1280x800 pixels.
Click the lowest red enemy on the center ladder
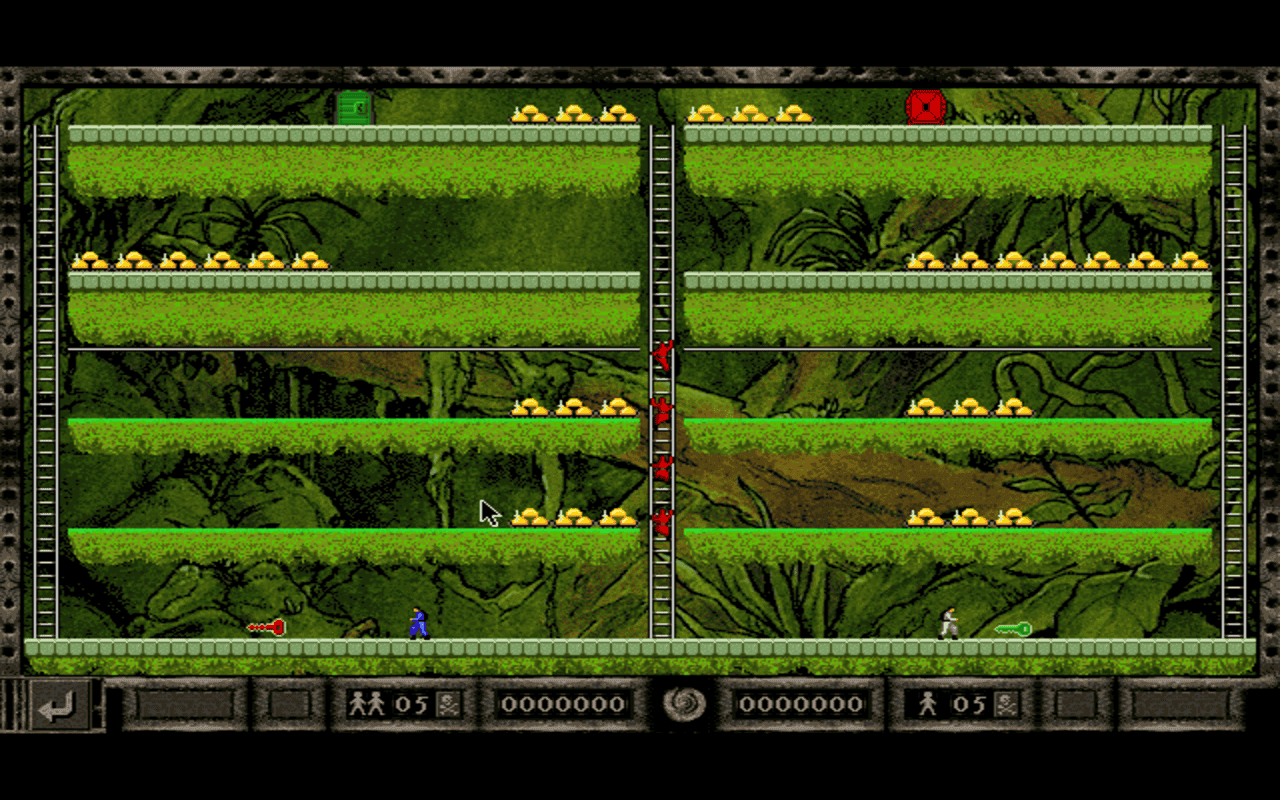coord(663,521)
